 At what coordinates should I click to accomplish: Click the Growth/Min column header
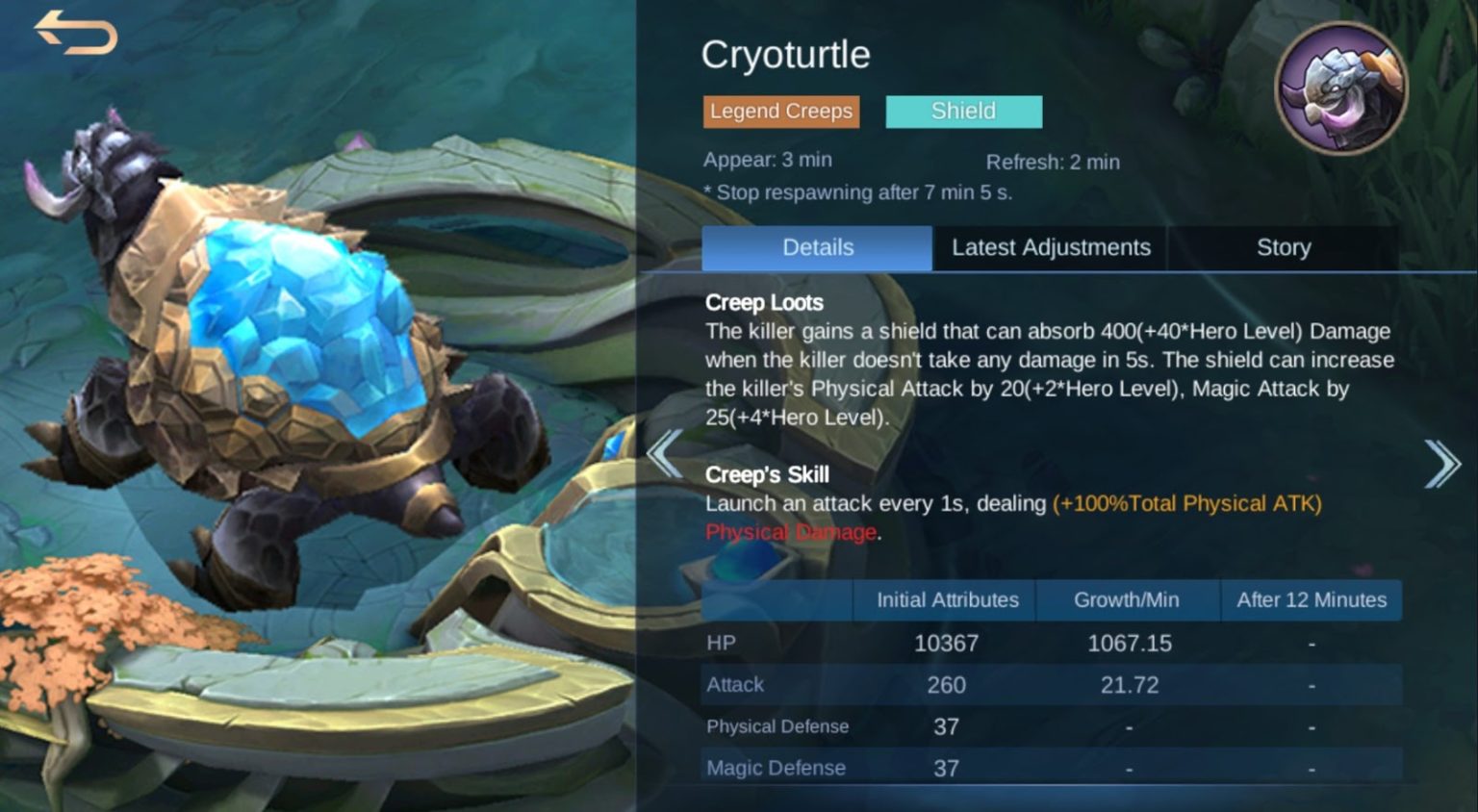click(1127, 599)
